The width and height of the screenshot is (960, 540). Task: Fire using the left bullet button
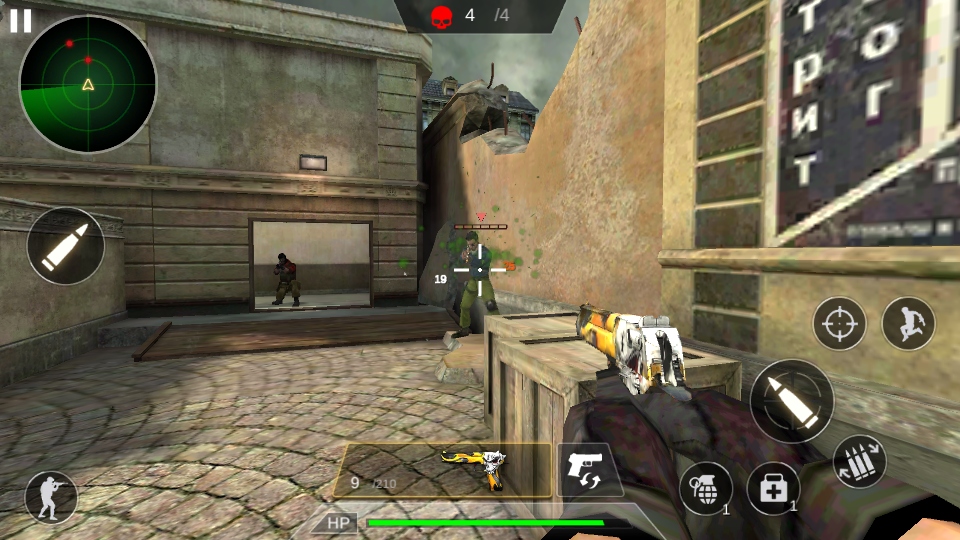(x=66, y=246)
